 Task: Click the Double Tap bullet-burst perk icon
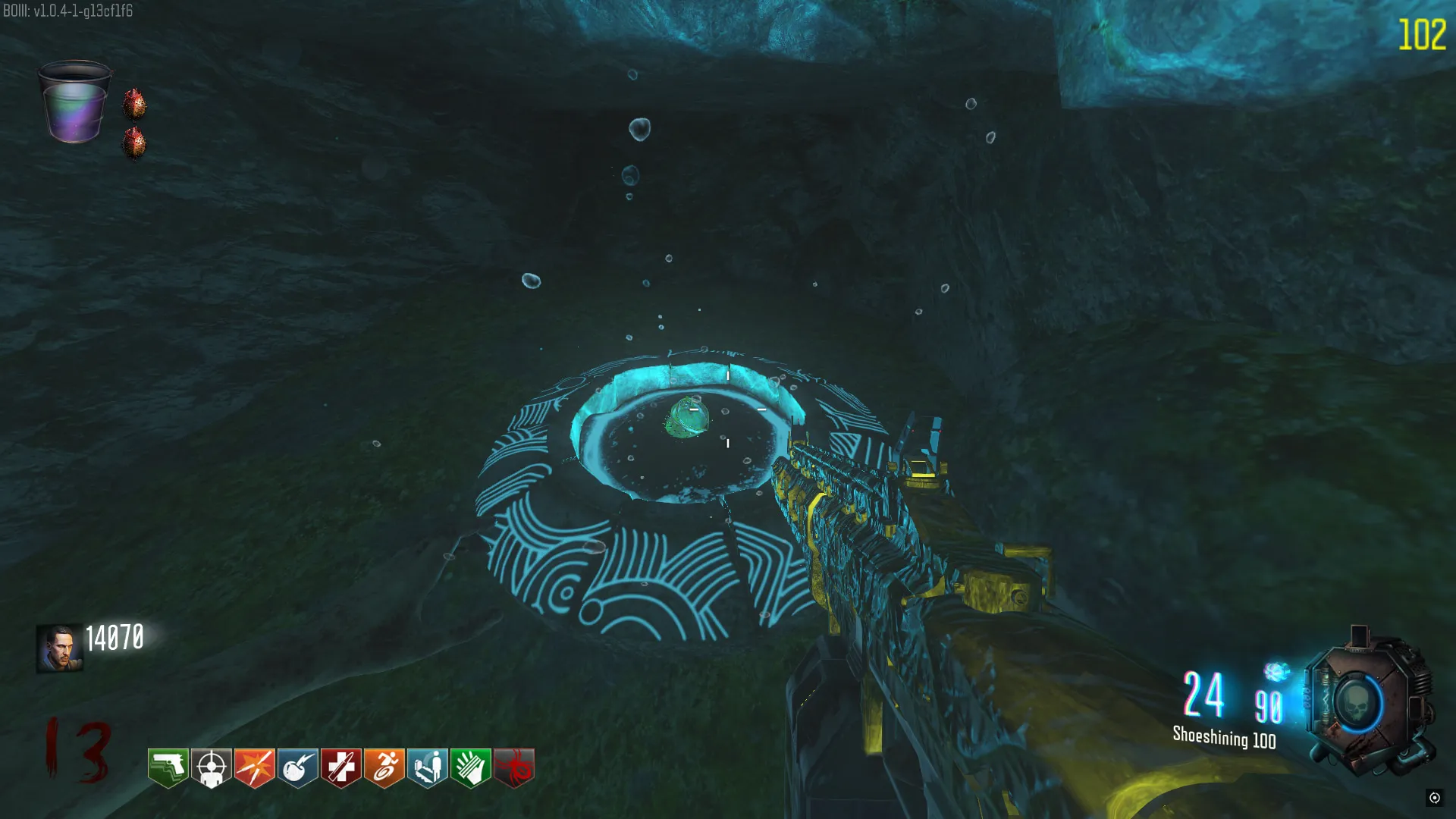pyautogui.click(x=254, y=767)
